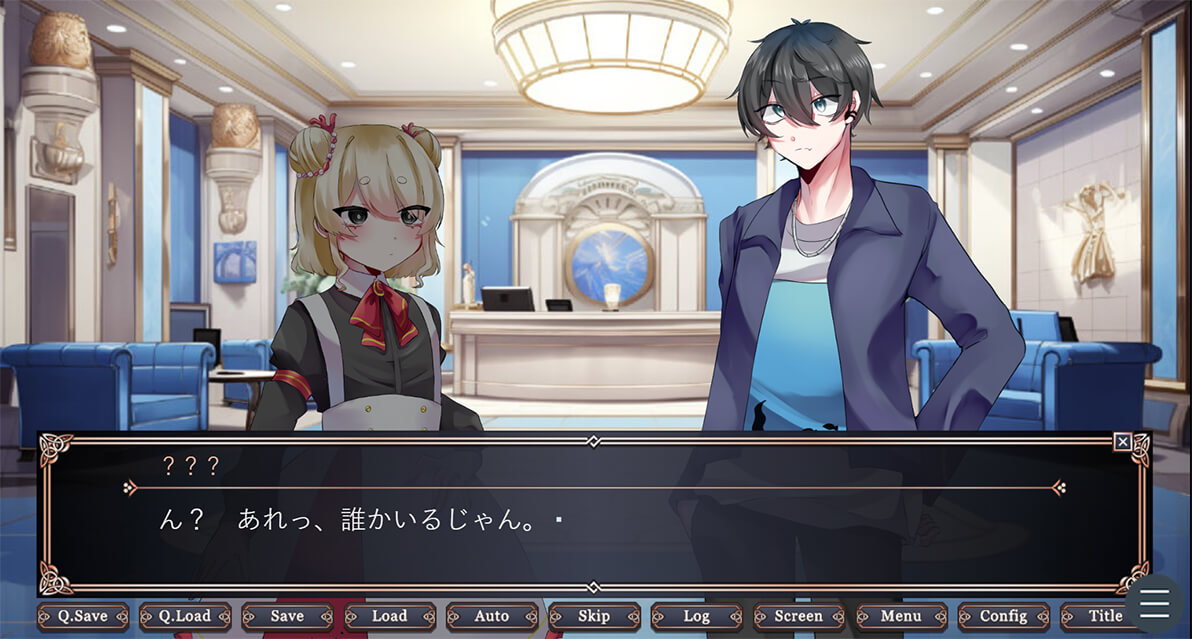Viewport: 1192px width, 639px height.
Task: Show the dialogue Log
Action: point(696,616)
